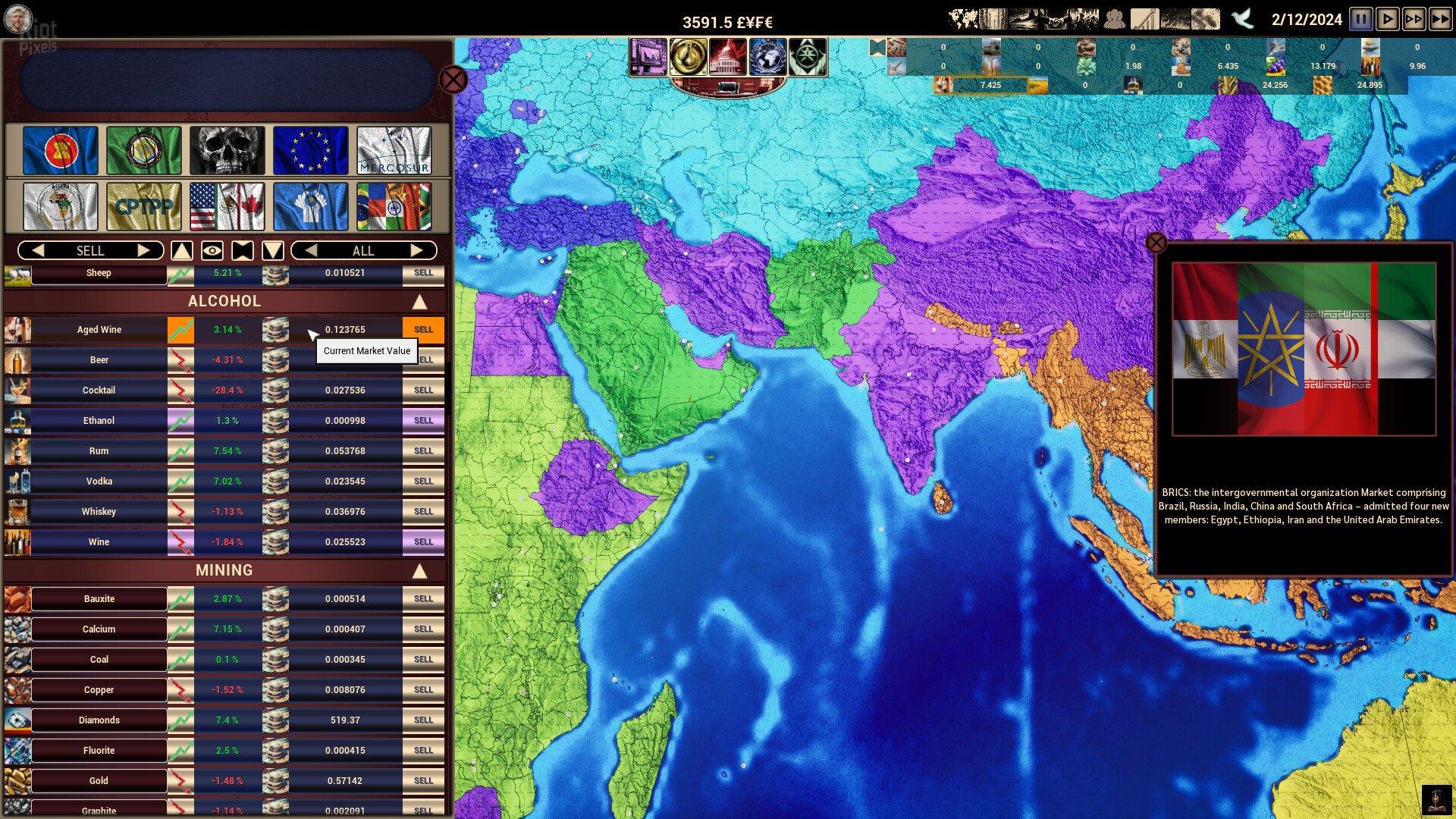Select the USA-Mexico-Canada flag market
Image resolution: width=1456 pixels, height=819 pixels.
[x=227, y=206]
